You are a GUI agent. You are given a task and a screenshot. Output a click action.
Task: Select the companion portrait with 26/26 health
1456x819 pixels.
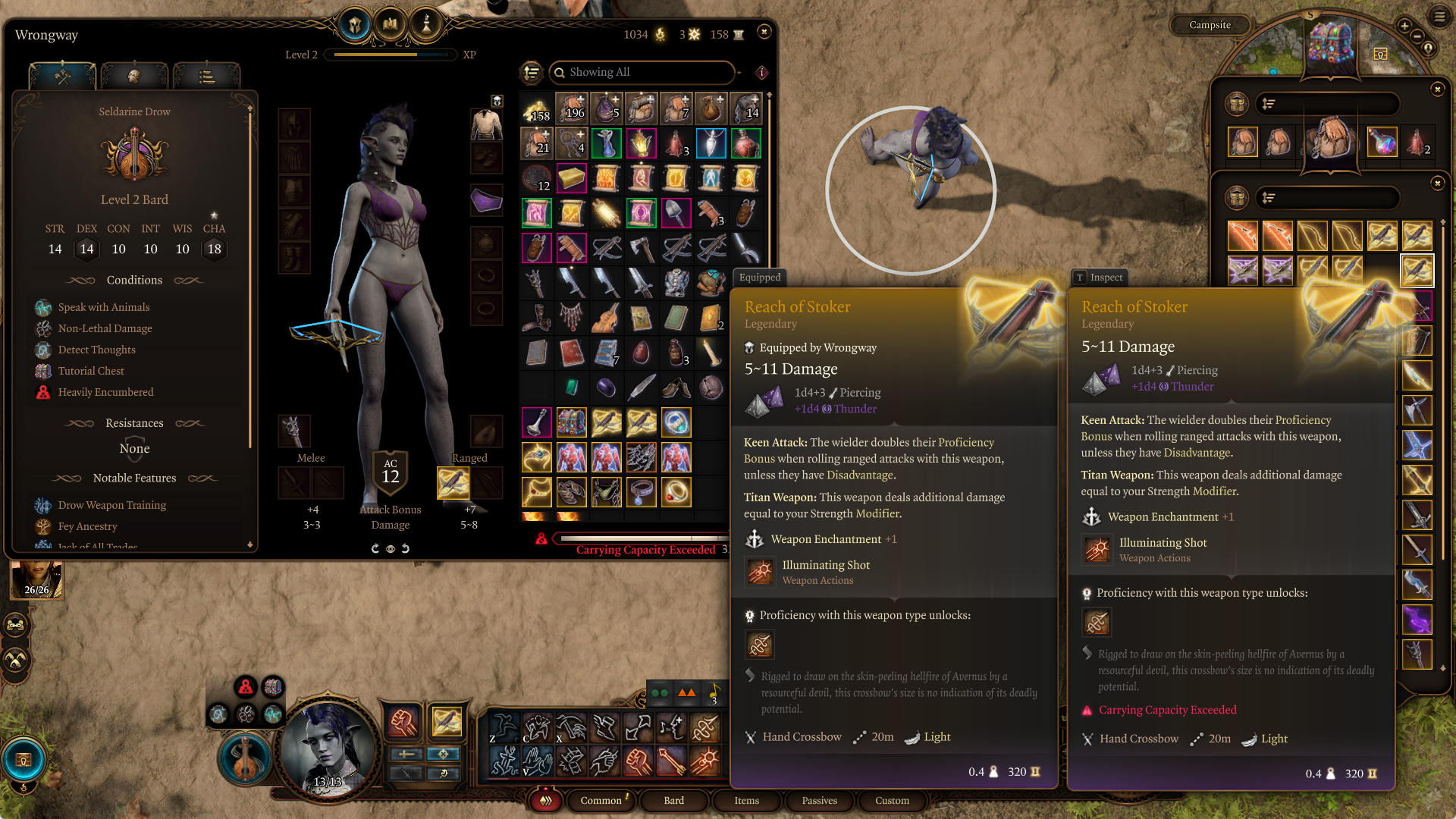(36, 580)
